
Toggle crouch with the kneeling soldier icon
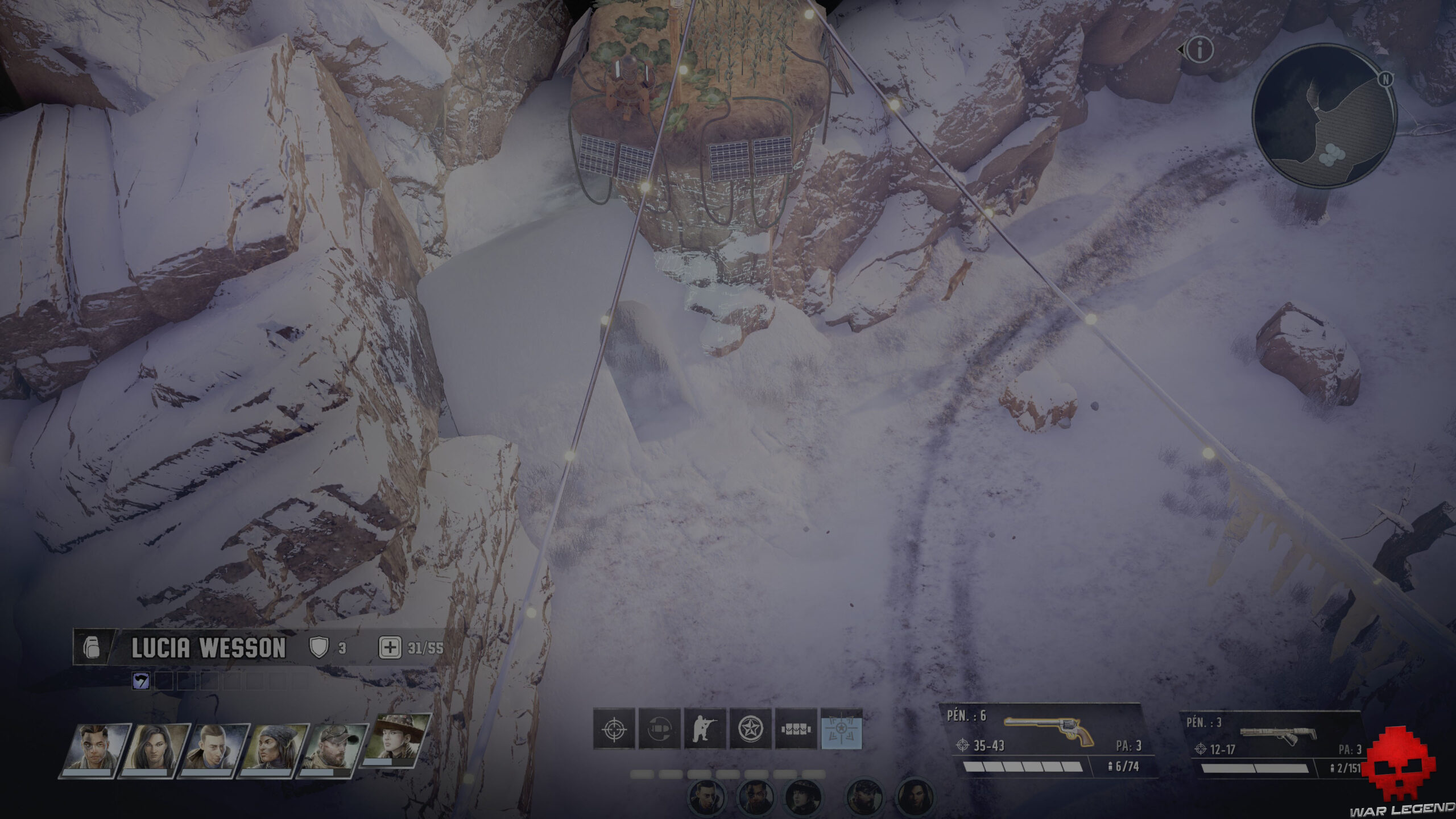[x=705, y=729]
